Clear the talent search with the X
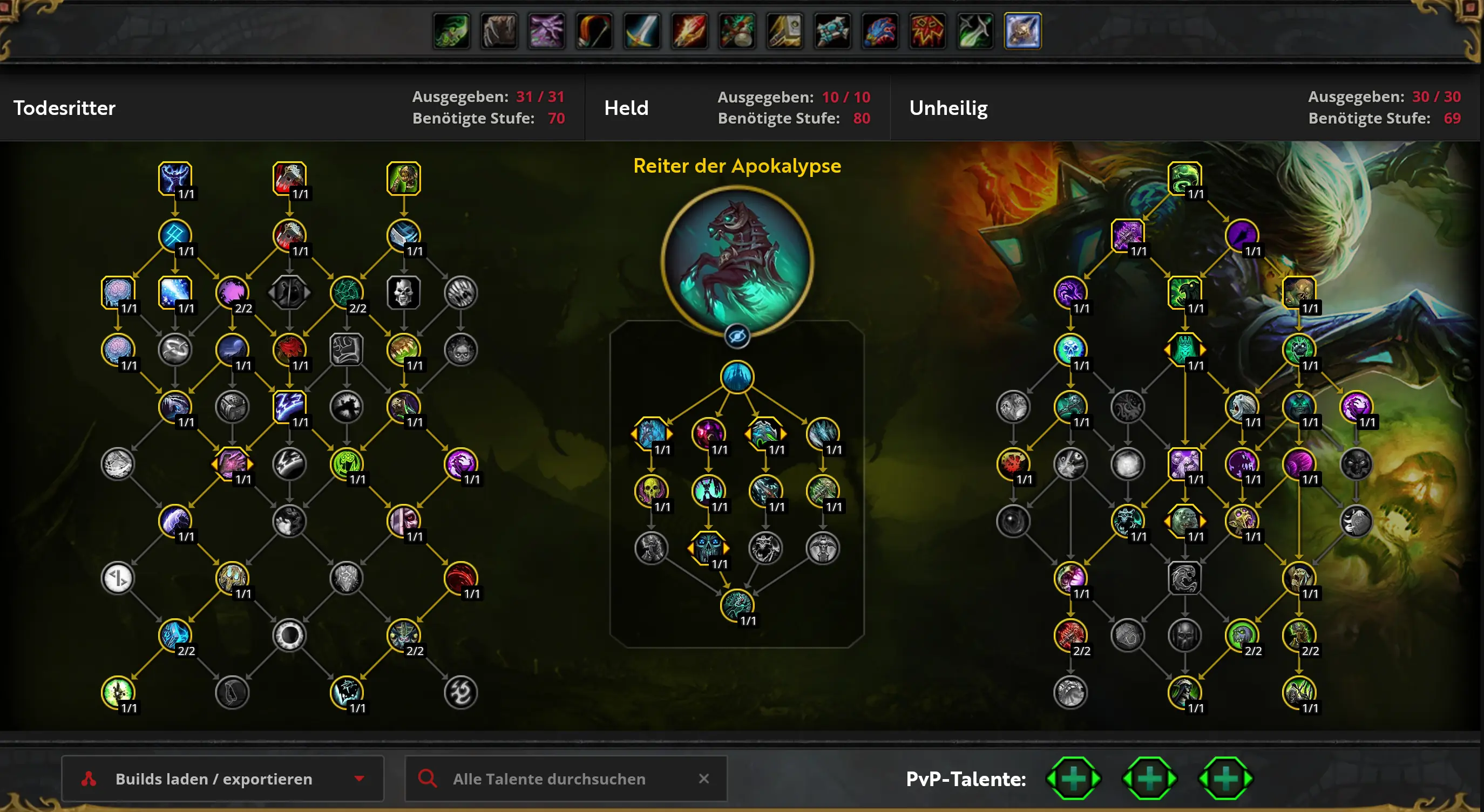The height and width of the screenshot is (812, 1484). tap(703, 779)
